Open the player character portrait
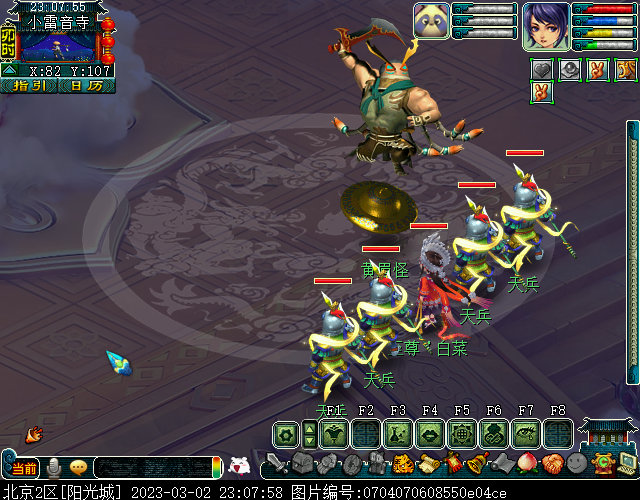 coord(545,25)
